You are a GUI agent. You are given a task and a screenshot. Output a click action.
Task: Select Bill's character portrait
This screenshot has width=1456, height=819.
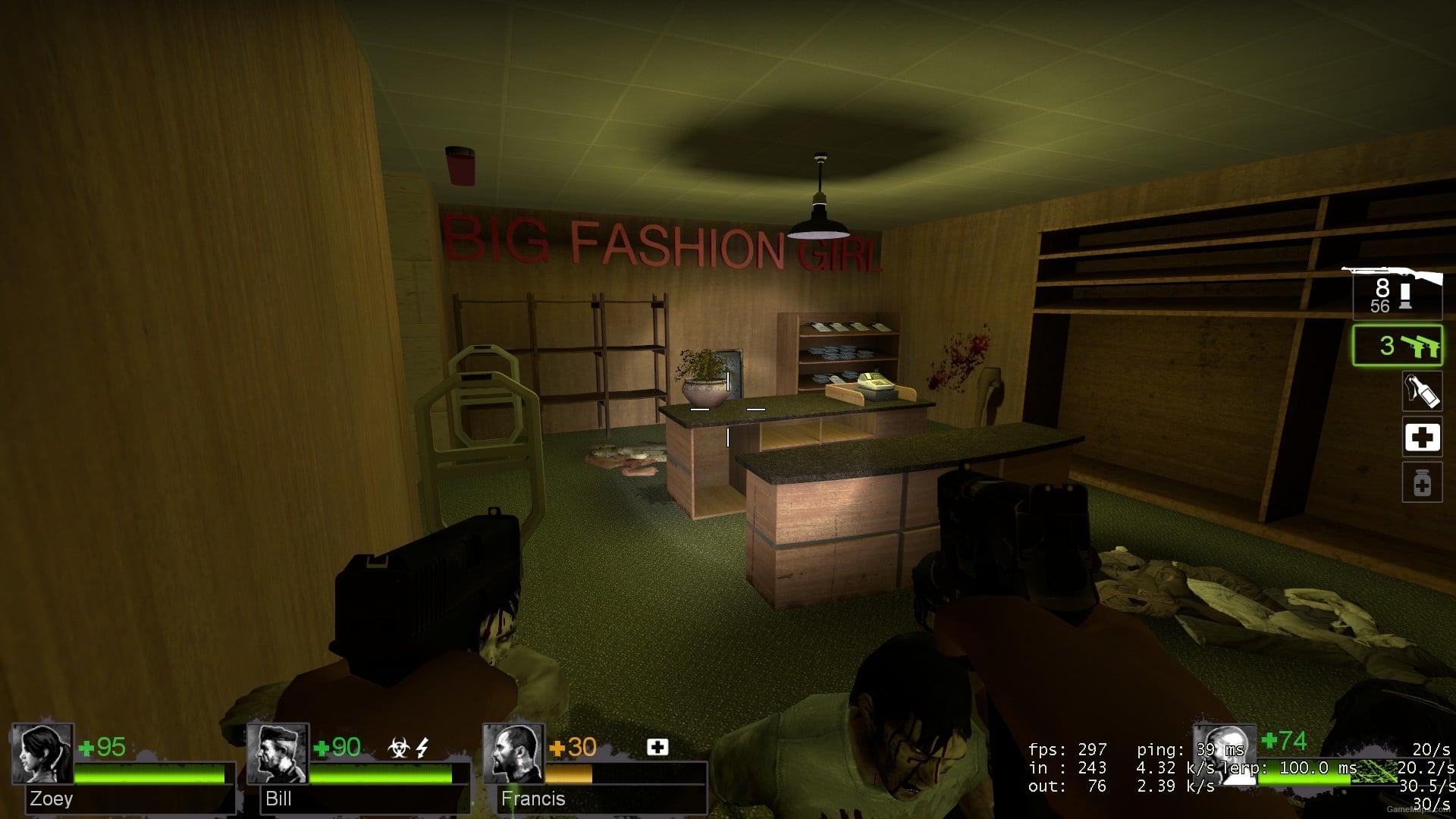coord(277,755)
